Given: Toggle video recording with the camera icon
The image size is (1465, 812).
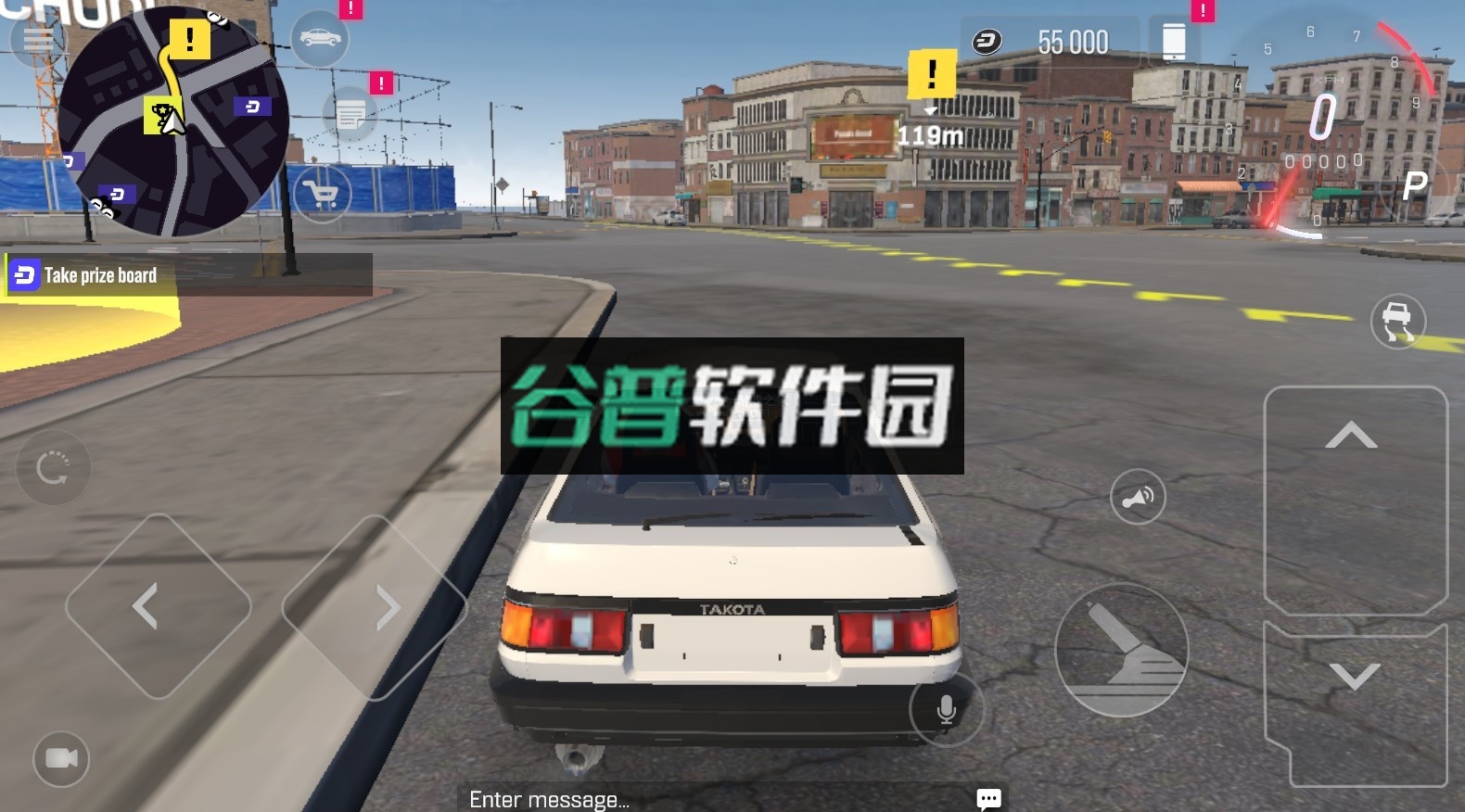Looking at the screenshot, I should pyautogui.click(x=60, y=760).
